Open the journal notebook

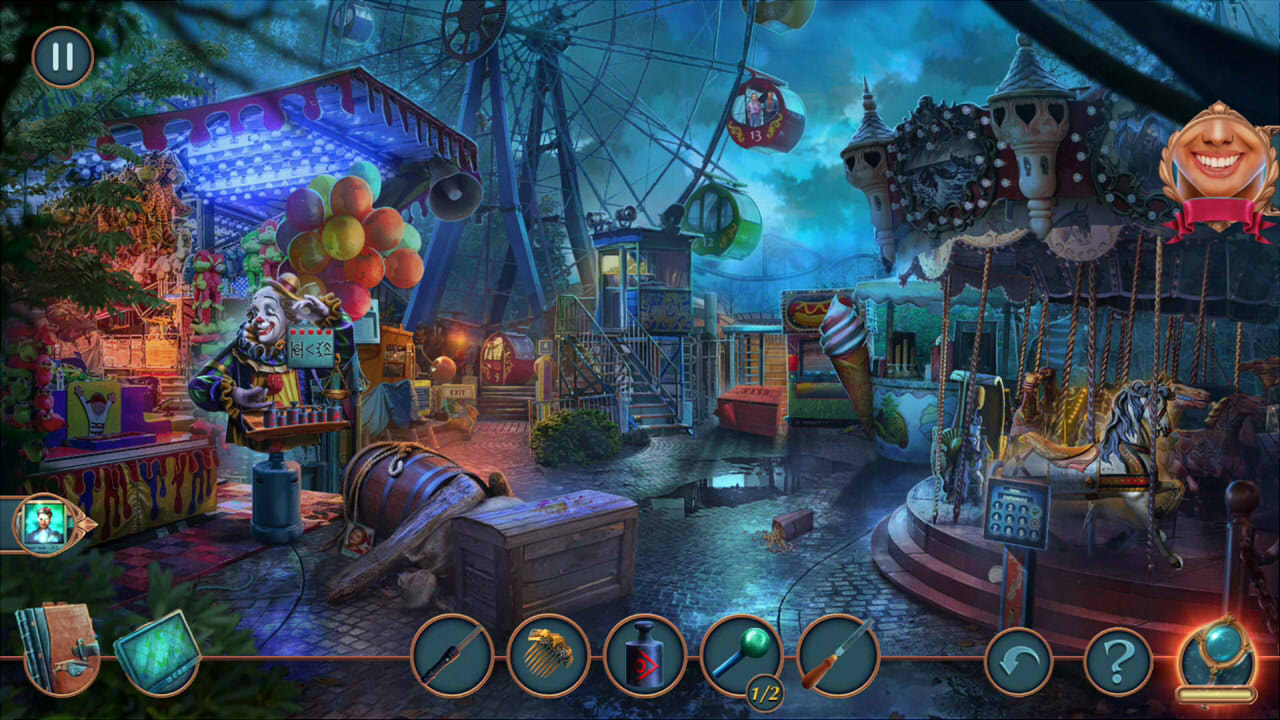coord(60,651)
